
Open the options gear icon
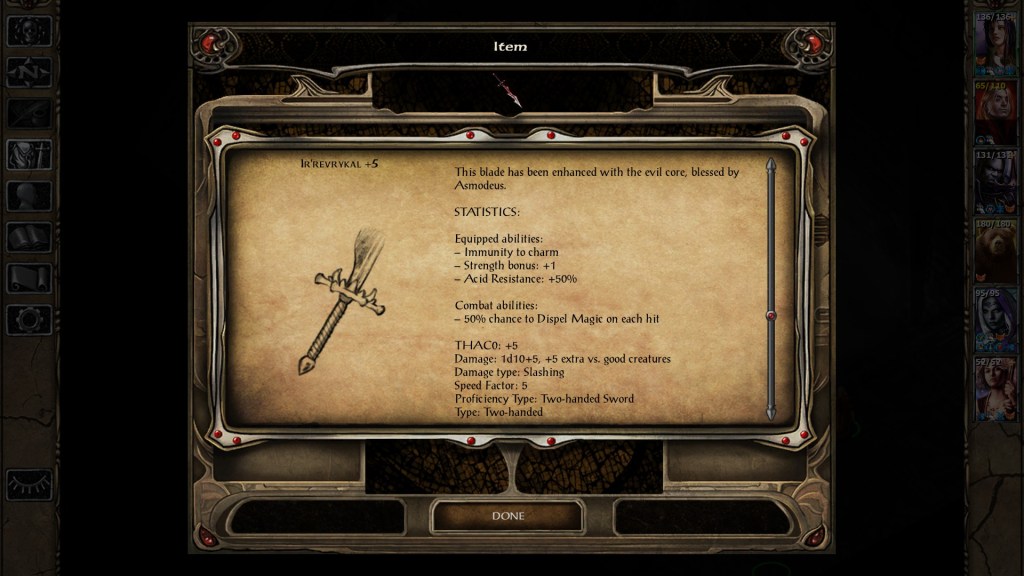tap(28, 319)
